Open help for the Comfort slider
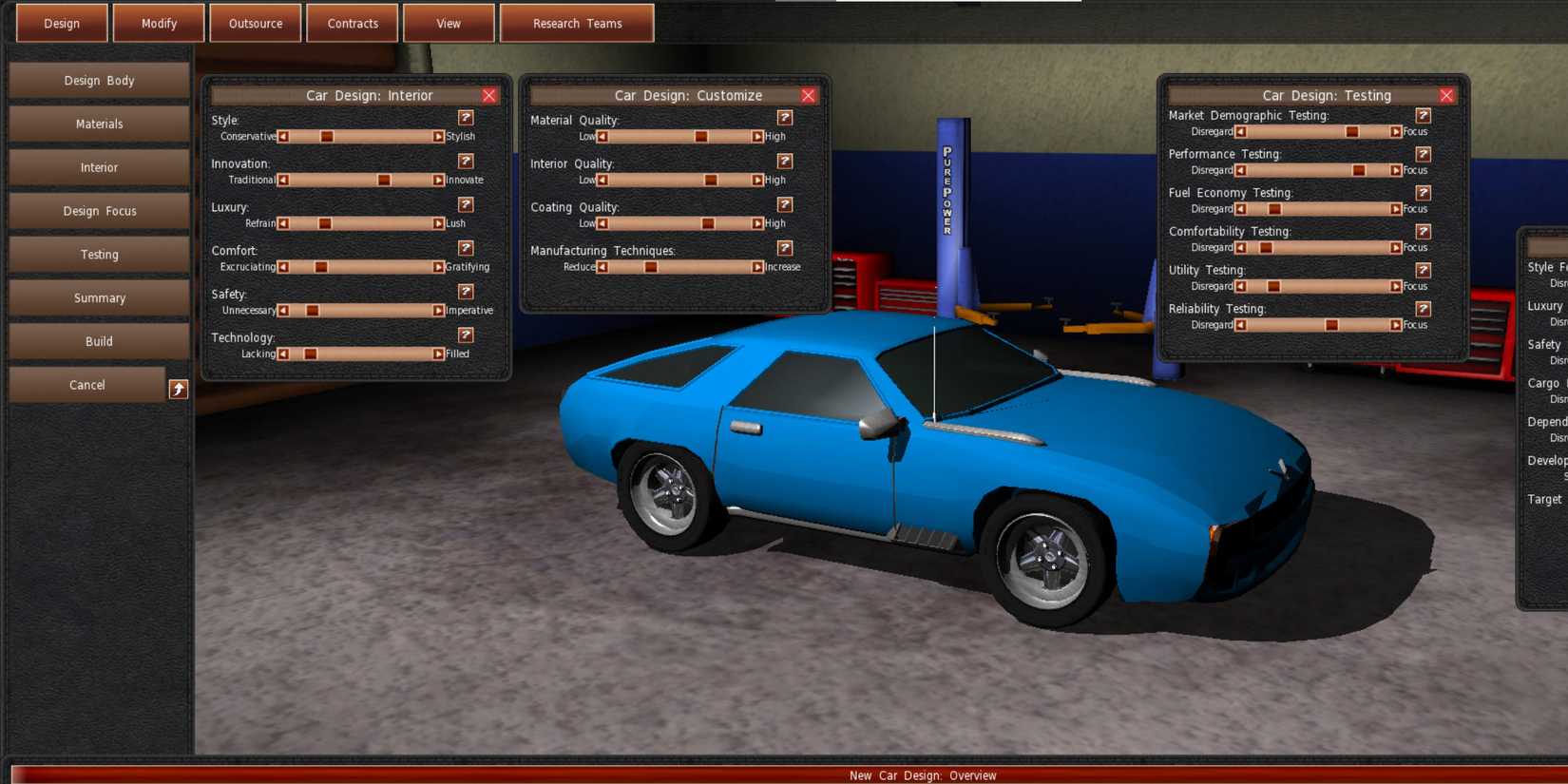This screenshot has height=784, width=1568. [x=466, y=248]
